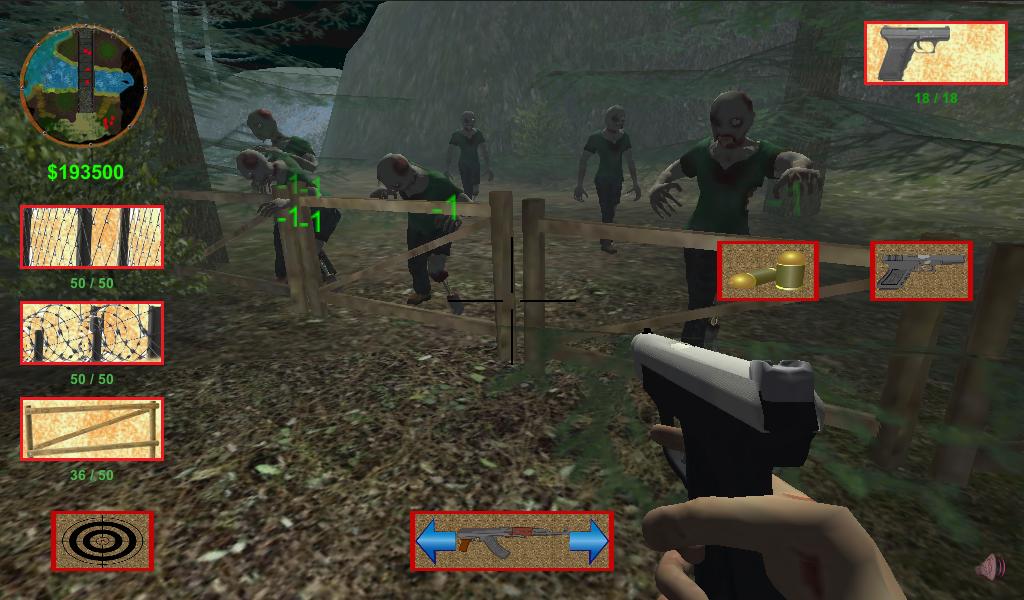Switch to previous weapon with left arrow
1024x600 pixels.
point(436,541)
